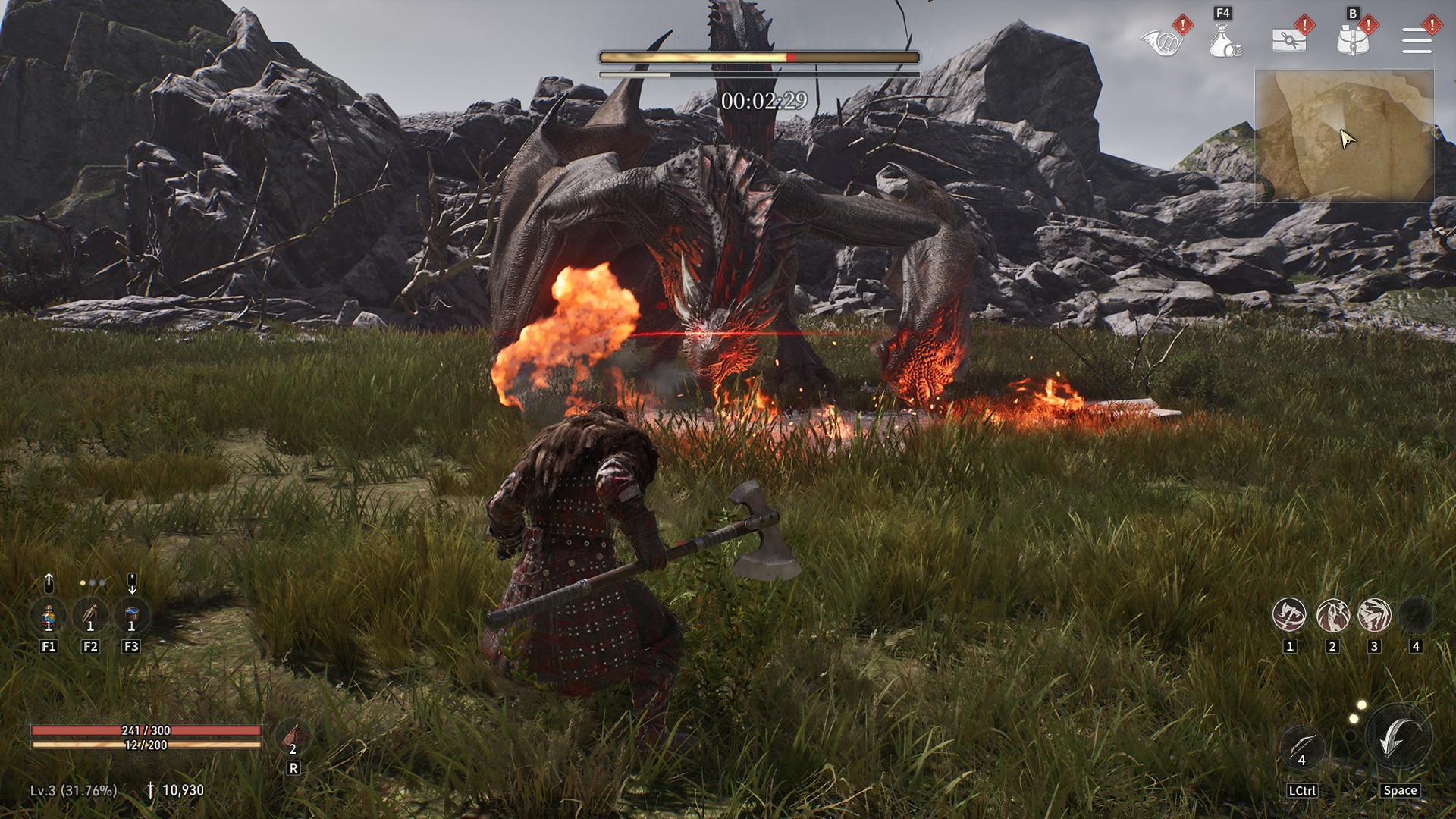This screenshot has width=1456, height=819.
Task: Activate the spinning axe skill in slot 1
Action: coord(1289,615)
